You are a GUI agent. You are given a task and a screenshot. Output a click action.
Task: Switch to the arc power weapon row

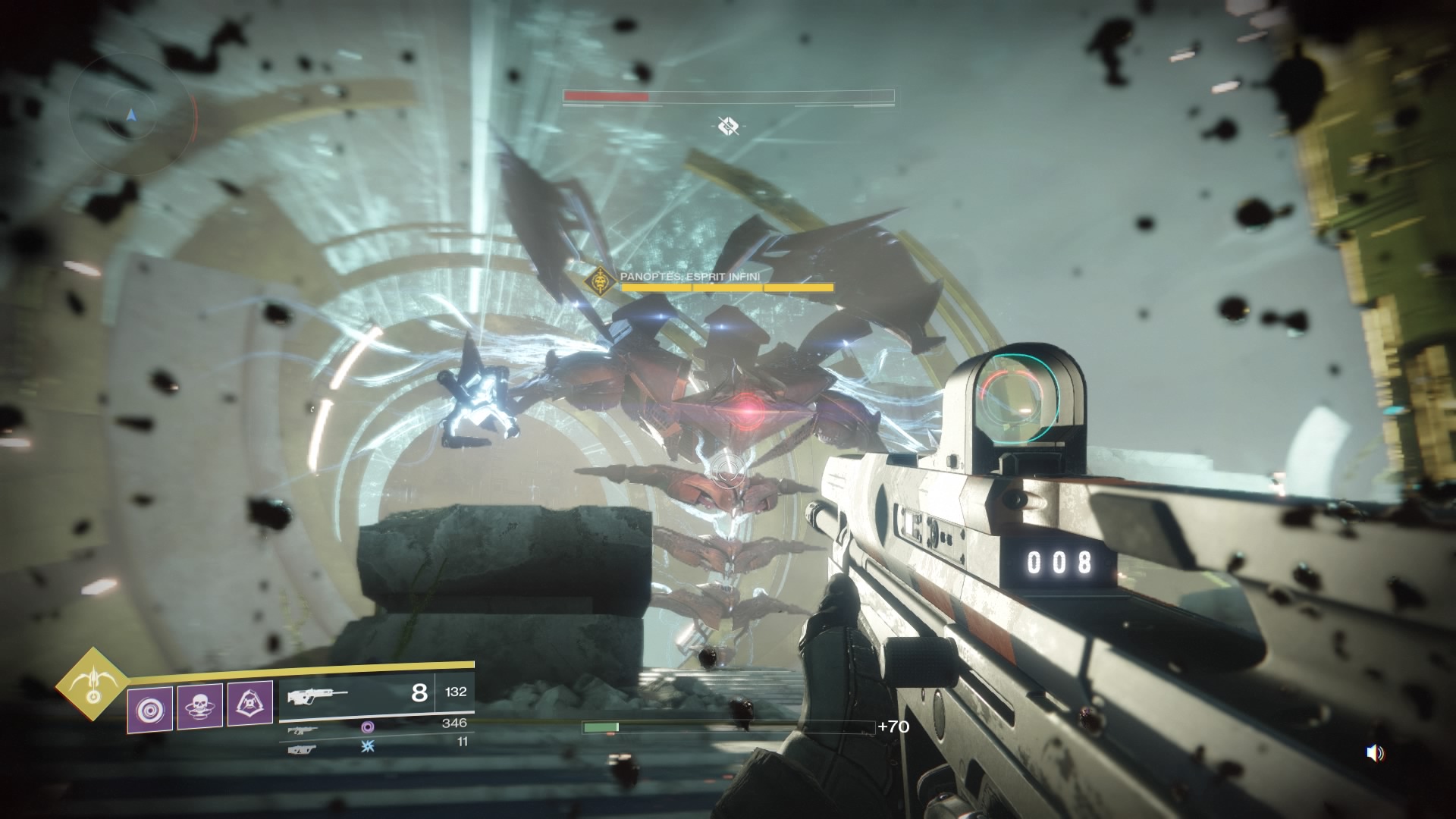(377, 745)
